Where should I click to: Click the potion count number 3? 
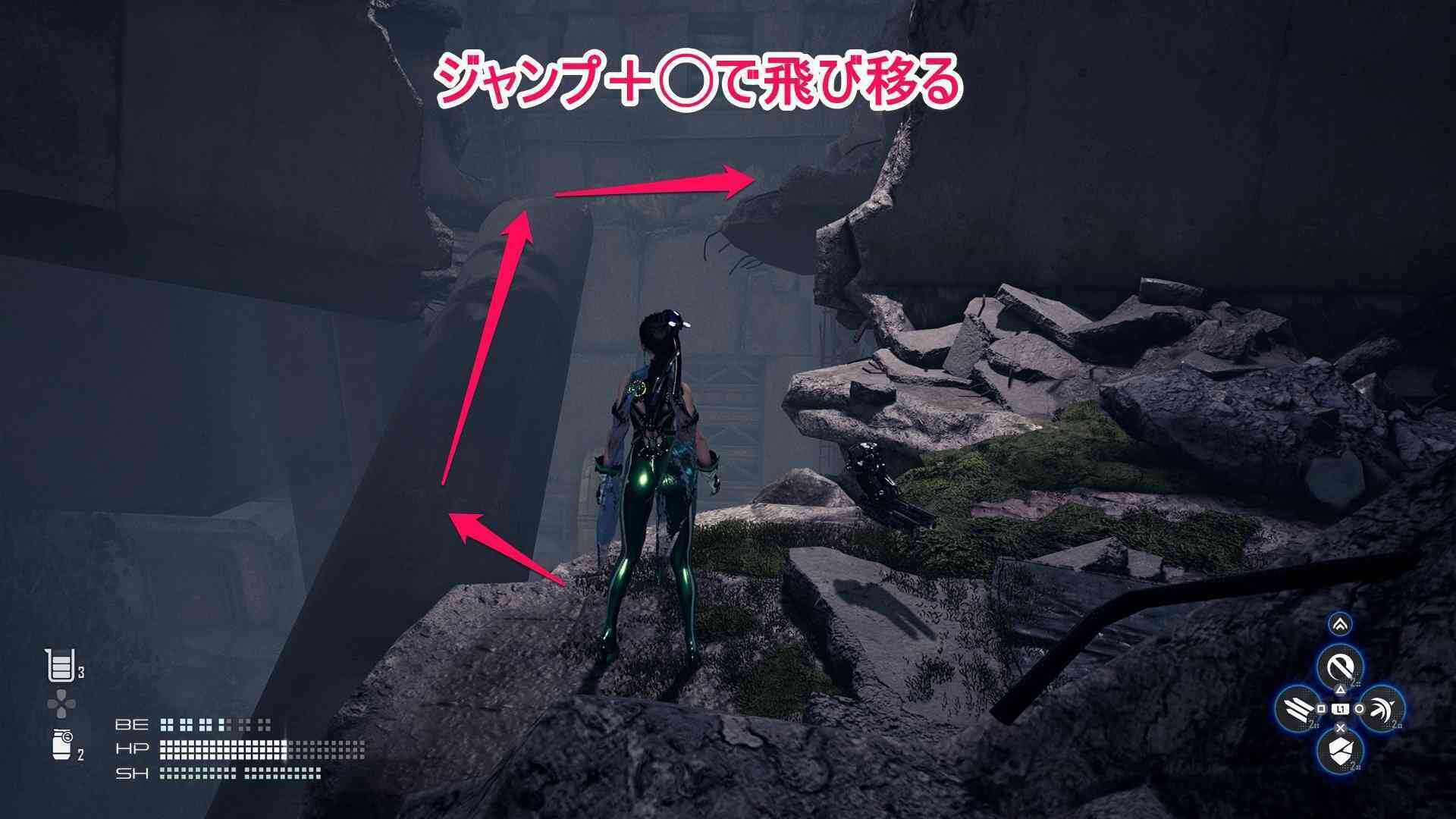point(81,672)
